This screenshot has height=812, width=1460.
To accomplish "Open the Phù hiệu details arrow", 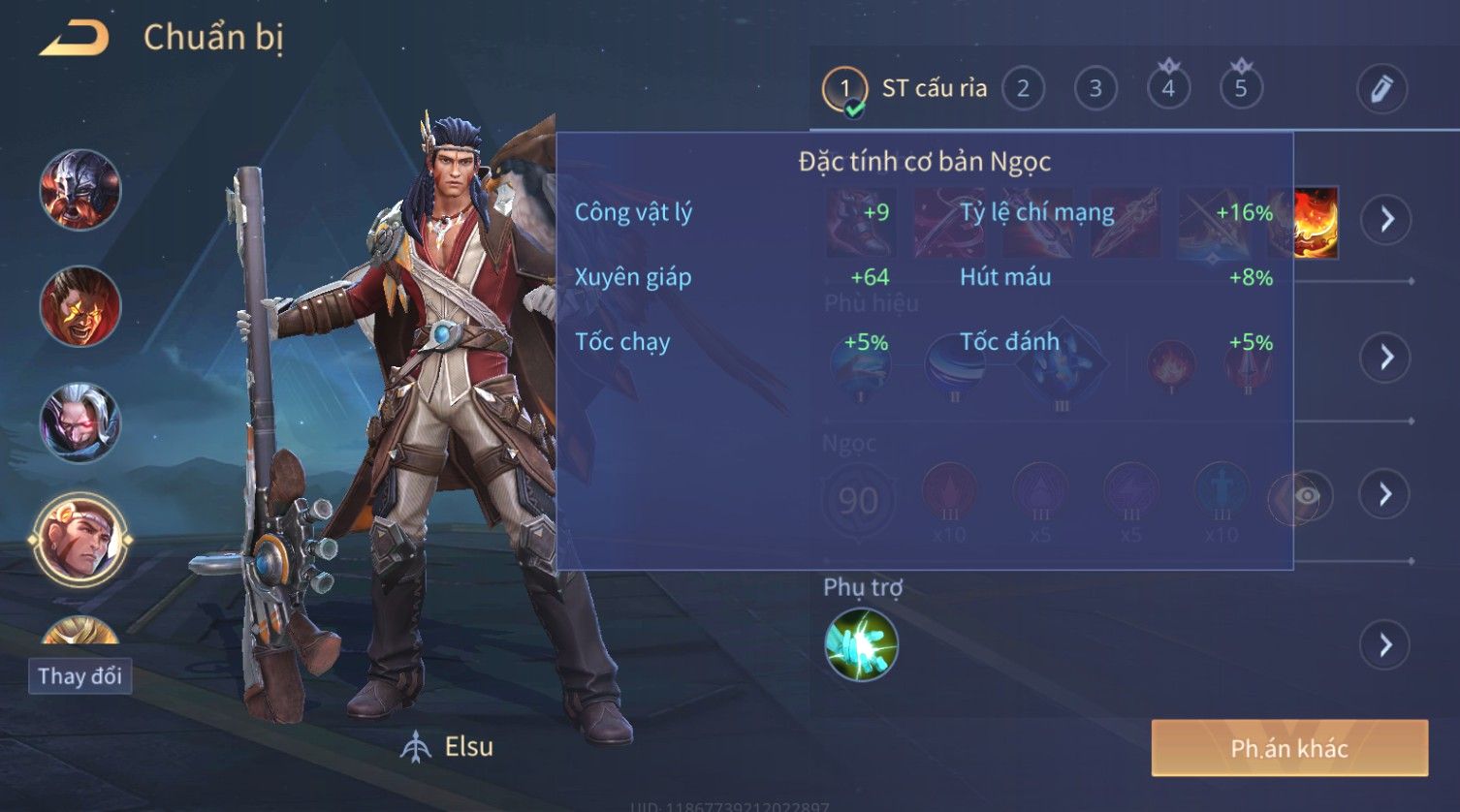I will [1386, 358].
